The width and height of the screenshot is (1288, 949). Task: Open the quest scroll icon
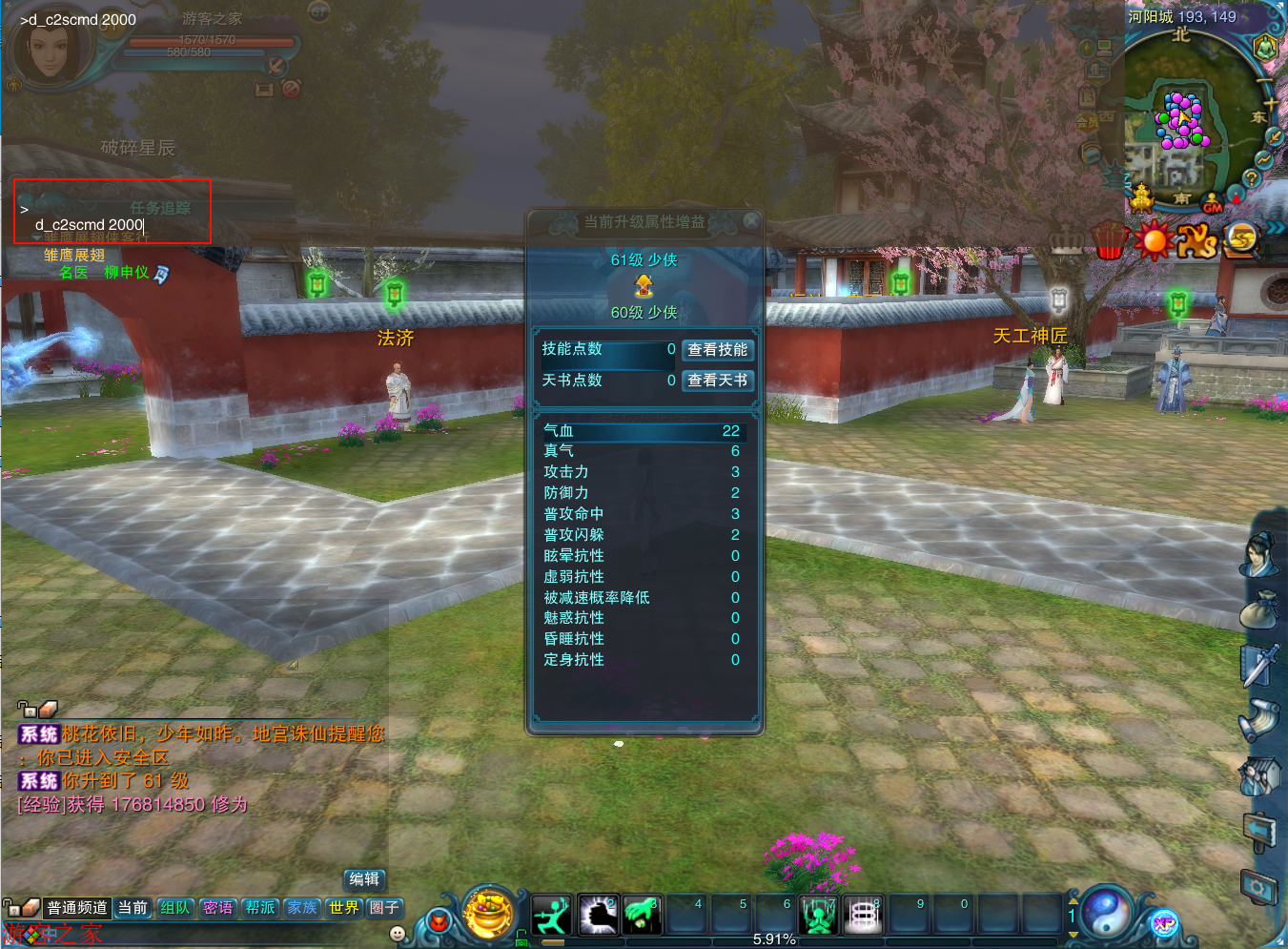click(1259, 720)
